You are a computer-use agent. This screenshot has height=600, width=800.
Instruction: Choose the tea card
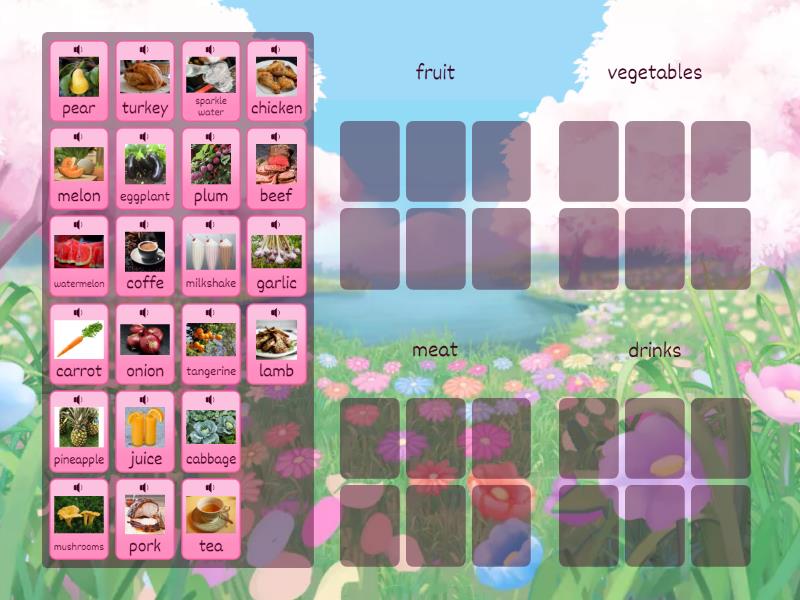click(211, 519)
